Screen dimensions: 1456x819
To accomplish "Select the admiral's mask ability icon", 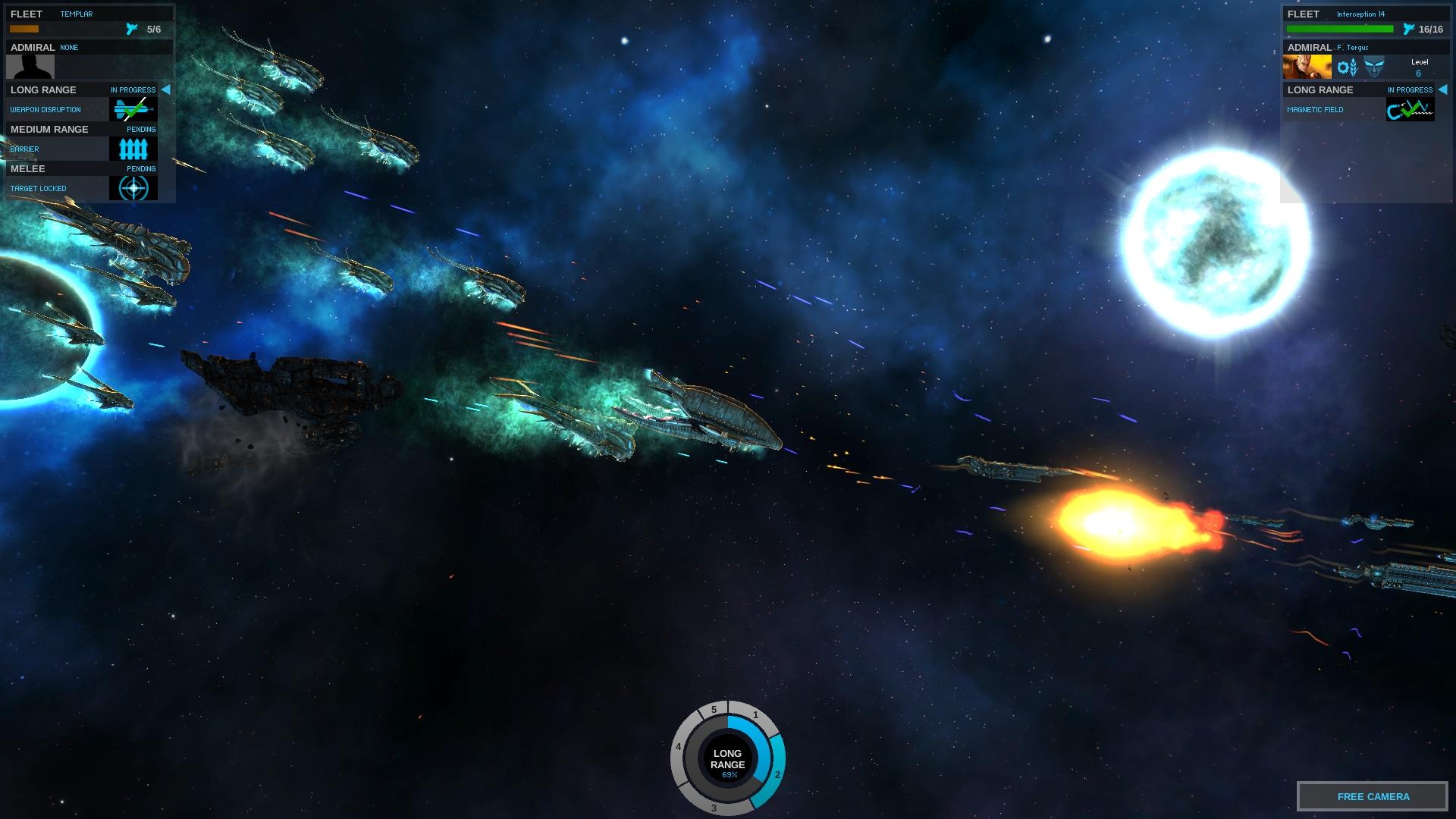I will click(1373, 68).
